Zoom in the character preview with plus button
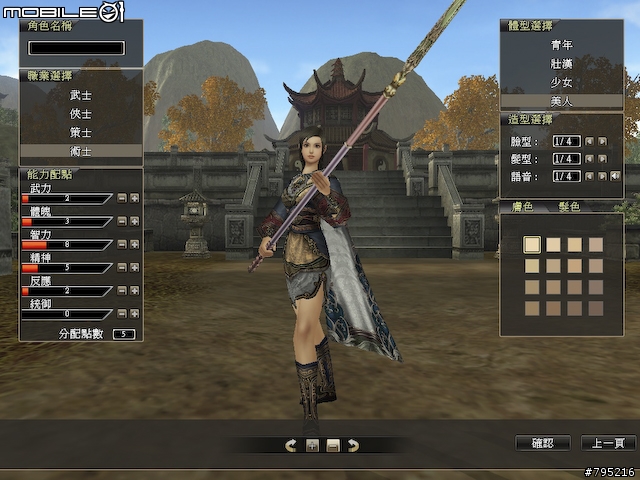 (x=312, y=445)
